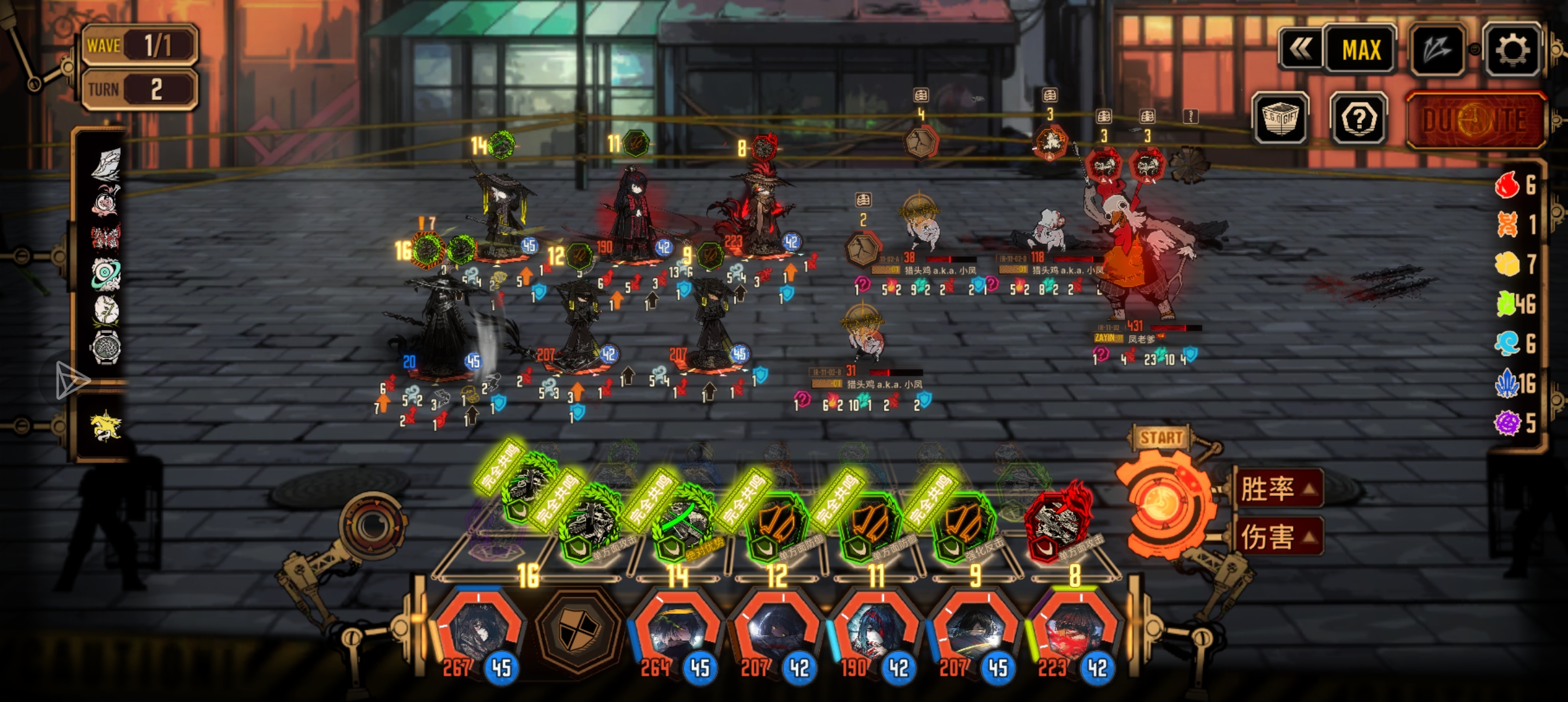This screenshot has height=702, width=1568.
Task: Show help with the question mark button
Action: tap(1359, 119)
